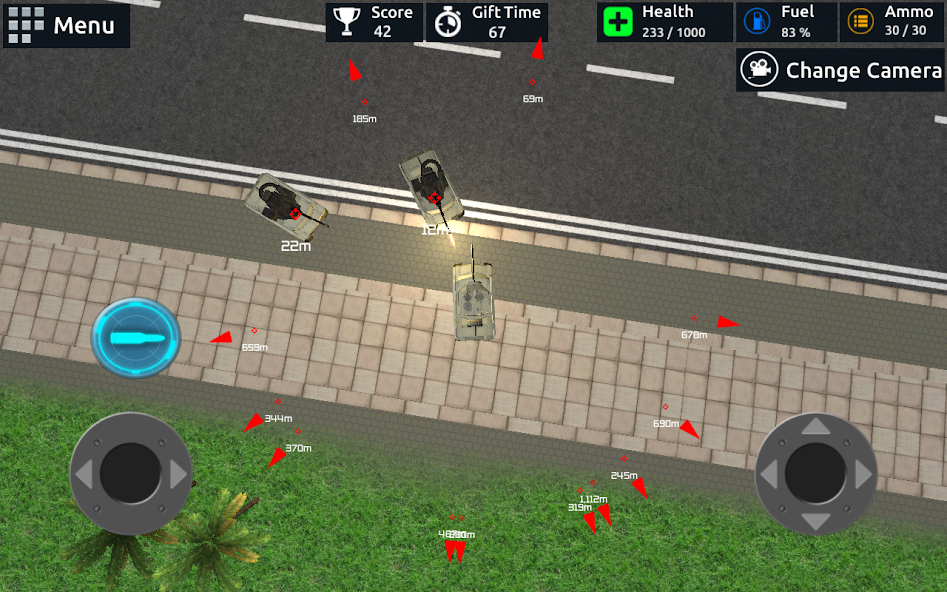Tap right arrow on the two-arrow joystick
This screenshot has height=592, width=947.
coord(178,474)
